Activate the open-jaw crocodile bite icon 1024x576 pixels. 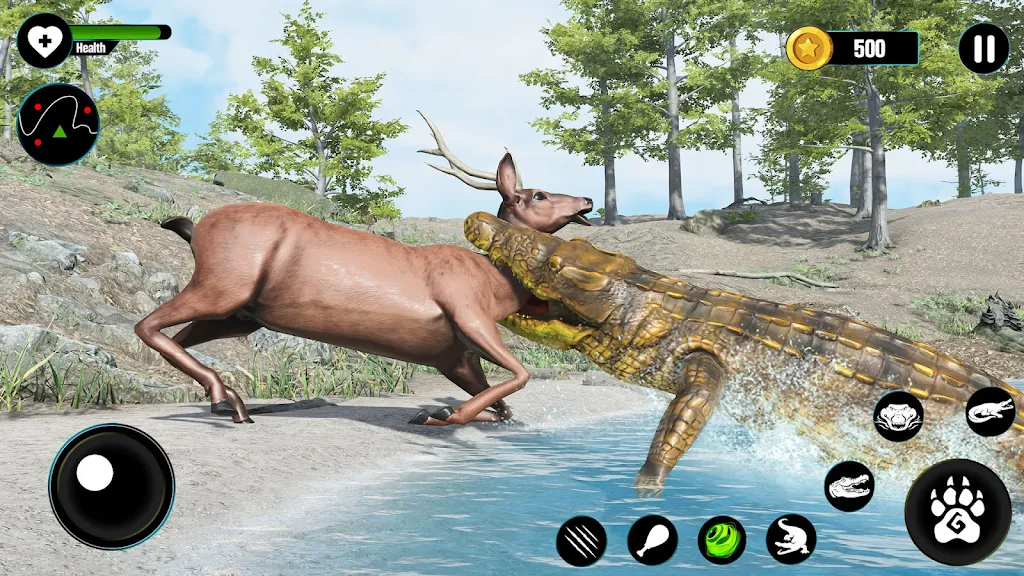(849, 486)
